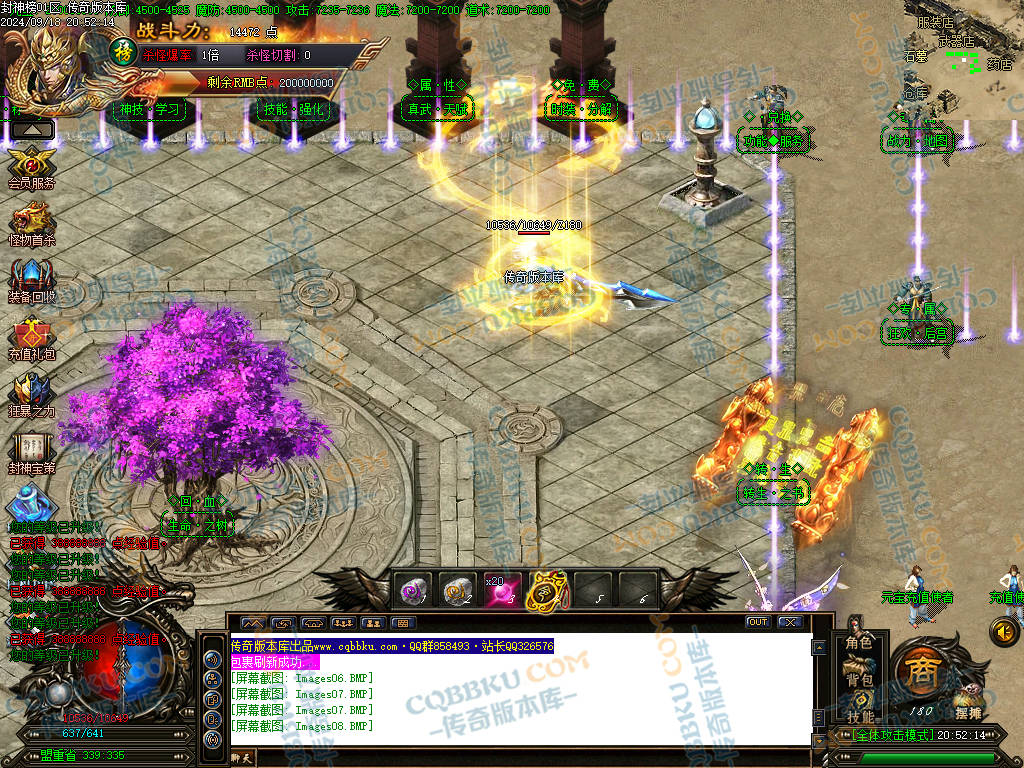
Task: Close the chat panel with the X button
Action: (x=790, y=622)
